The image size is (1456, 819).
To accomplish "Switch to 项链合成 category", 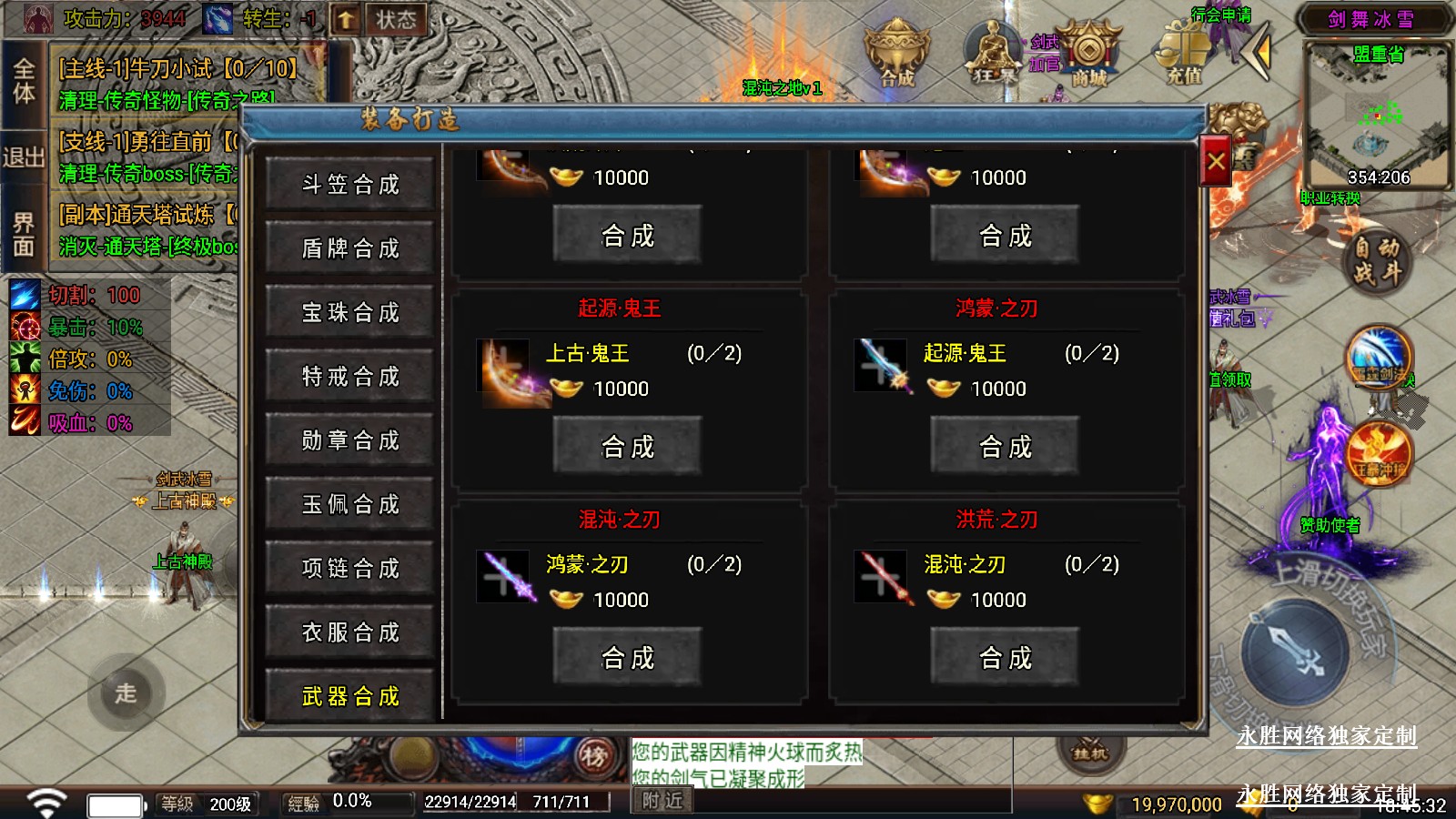I will (350, 569).
